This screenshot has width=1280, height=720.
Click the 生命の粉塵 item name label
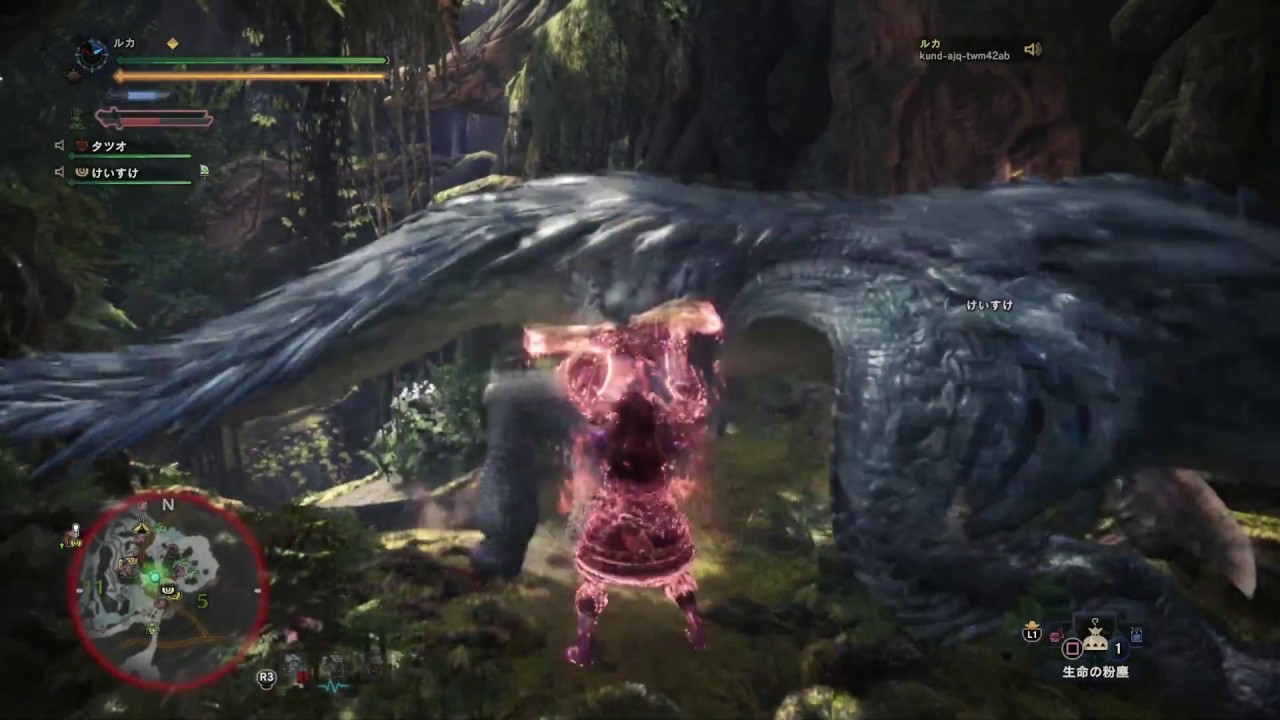[1094, 671]
